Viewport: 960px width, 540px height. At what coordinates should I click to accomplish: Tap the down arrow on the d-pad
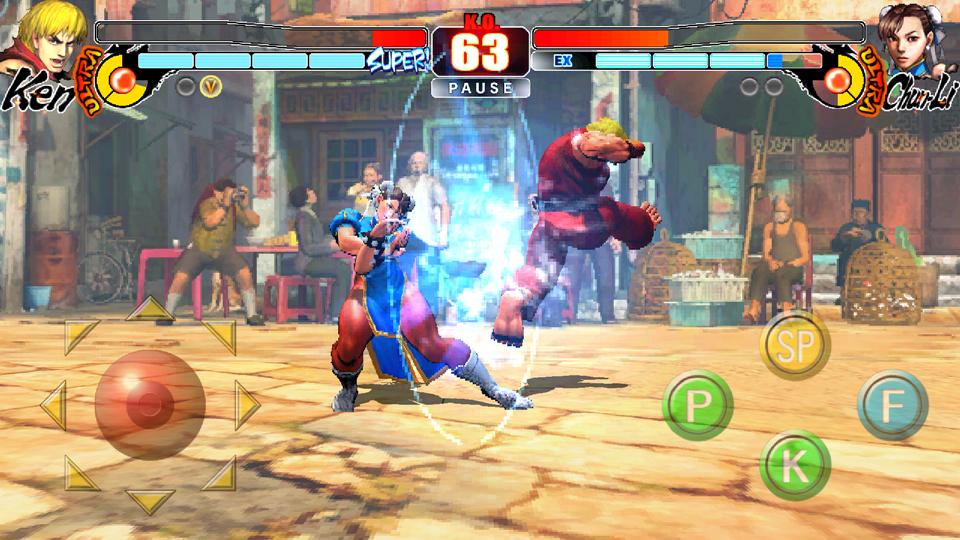click(150, 500)
